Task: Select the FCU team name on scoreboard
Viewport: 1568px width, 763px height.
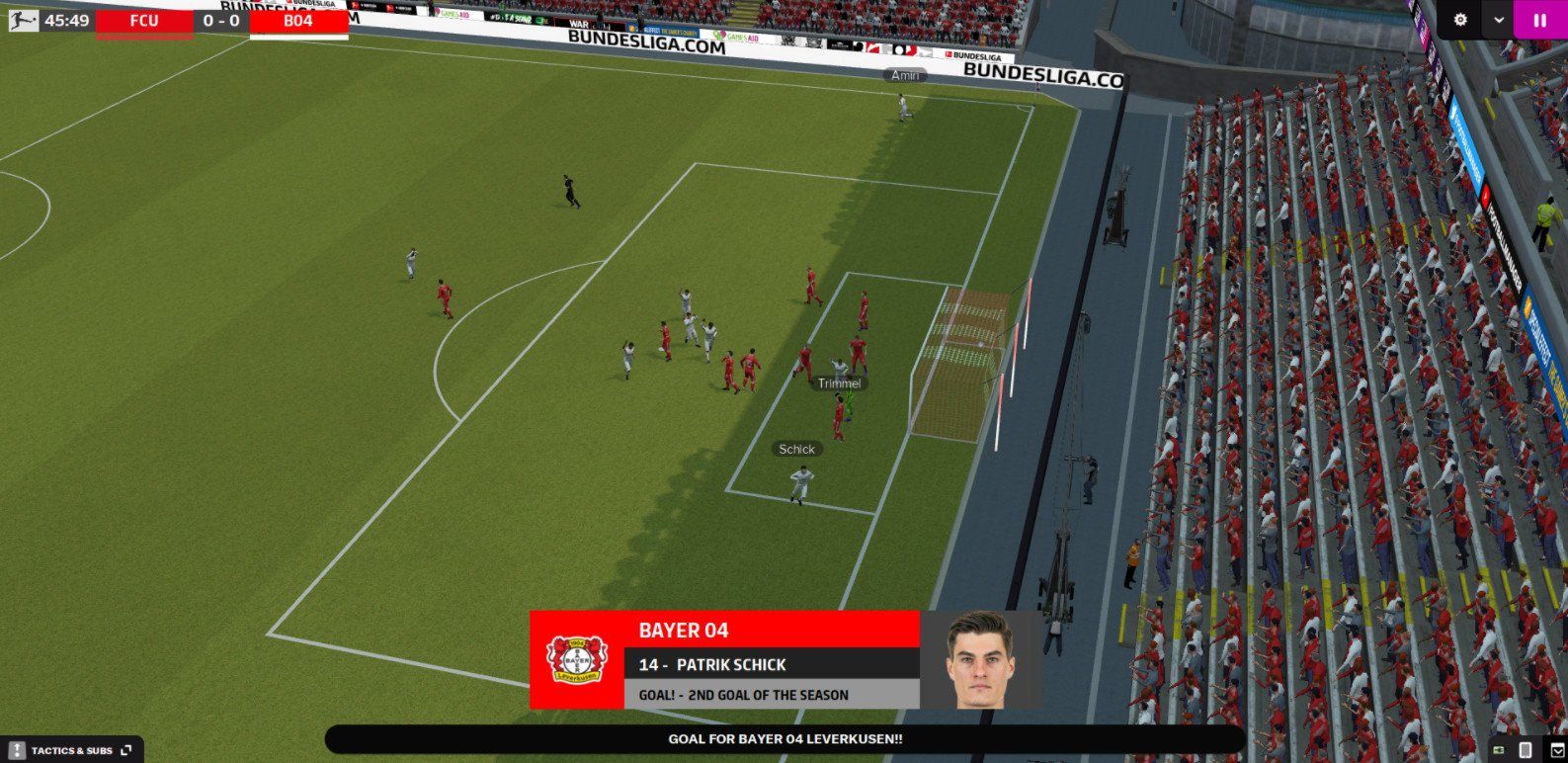Action: (146, 18)
